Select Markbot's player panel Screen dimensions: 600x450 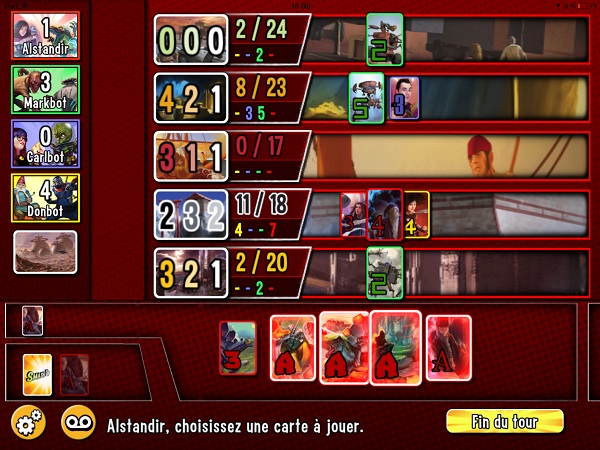45,90
